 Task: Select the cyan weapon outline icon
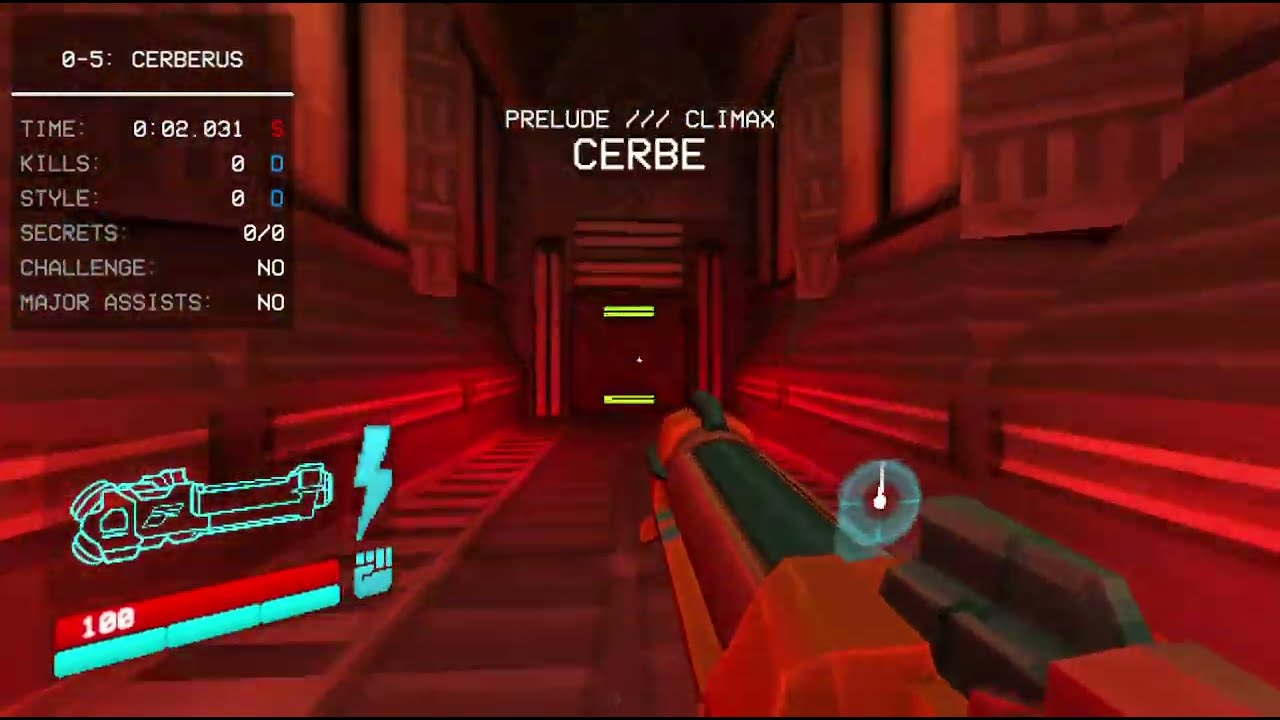[200, 510]
